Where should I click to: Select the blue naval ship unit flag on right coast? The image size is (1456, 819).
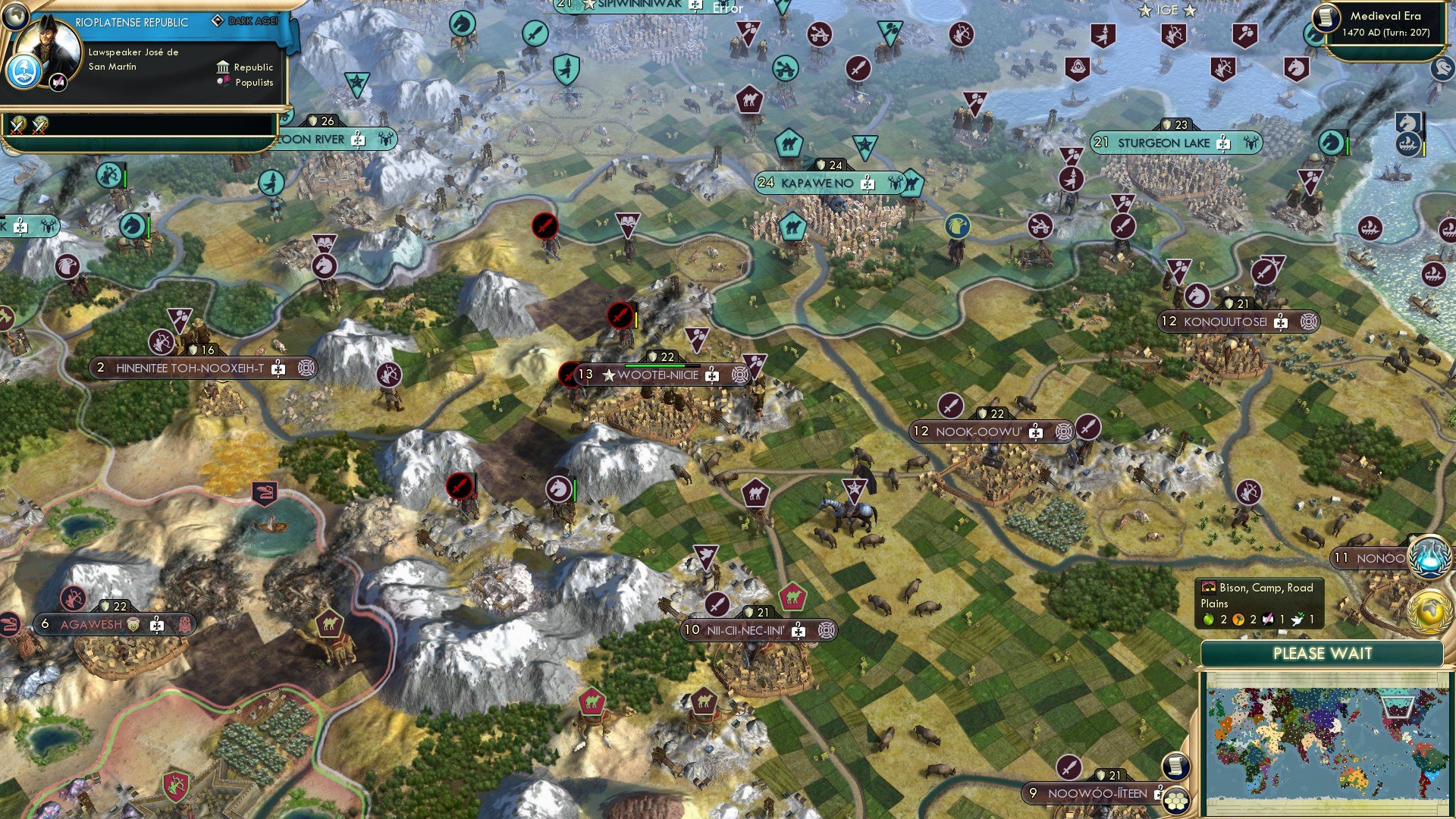[x=1407, y=143]
